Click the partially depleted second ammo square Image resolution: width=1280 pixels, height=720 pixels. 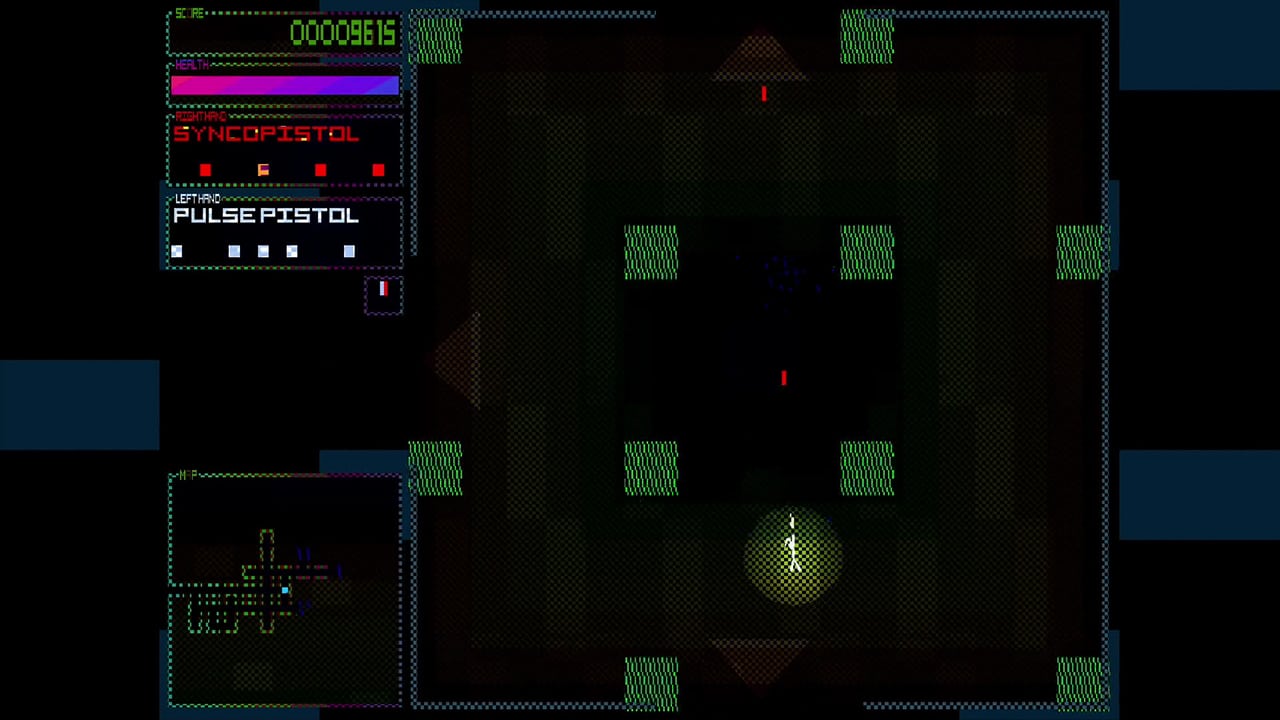point(263,170)
